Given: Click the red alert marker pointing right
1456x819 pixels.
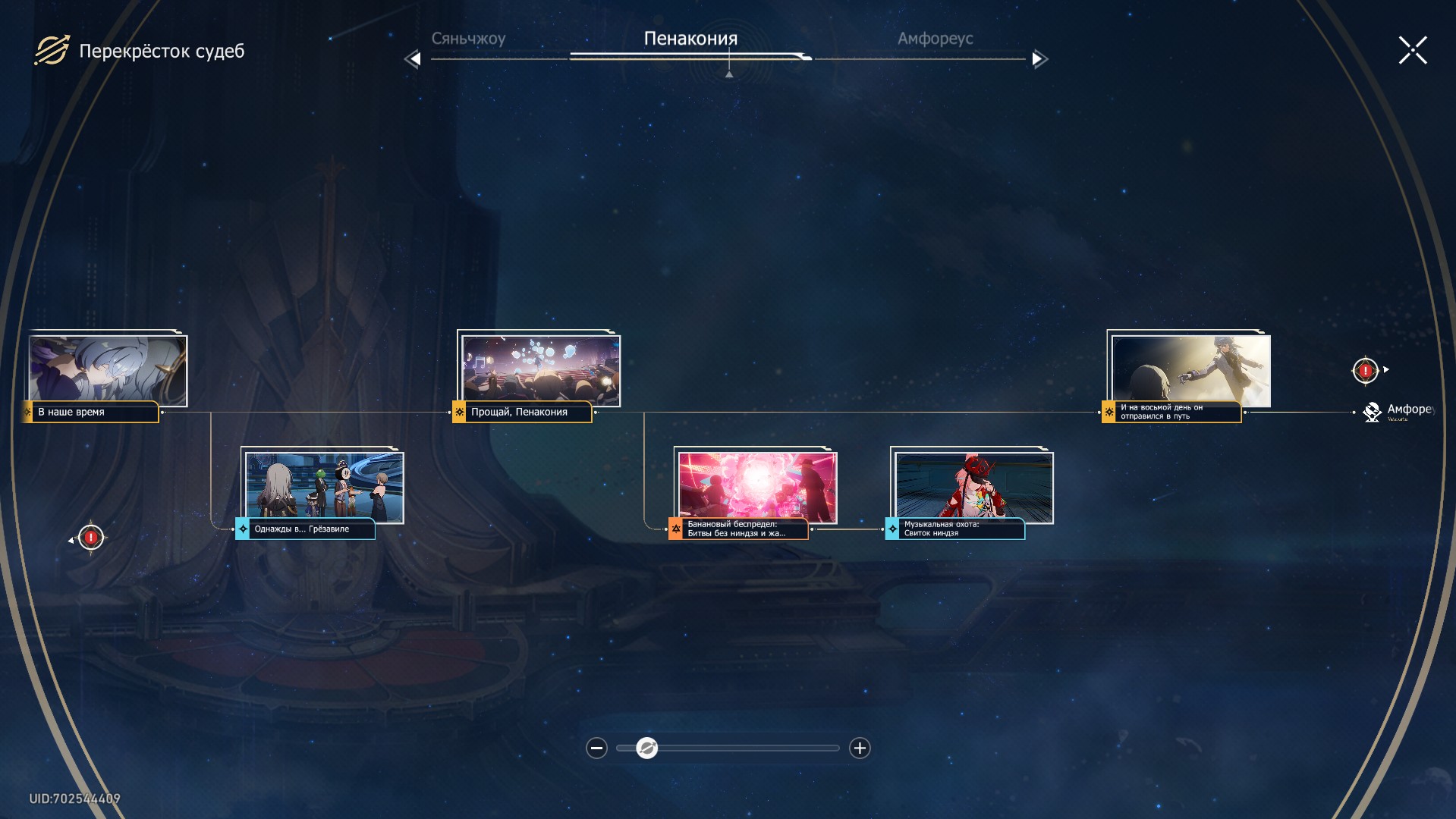Looking at the screenshot, I should coord(1366,371).
